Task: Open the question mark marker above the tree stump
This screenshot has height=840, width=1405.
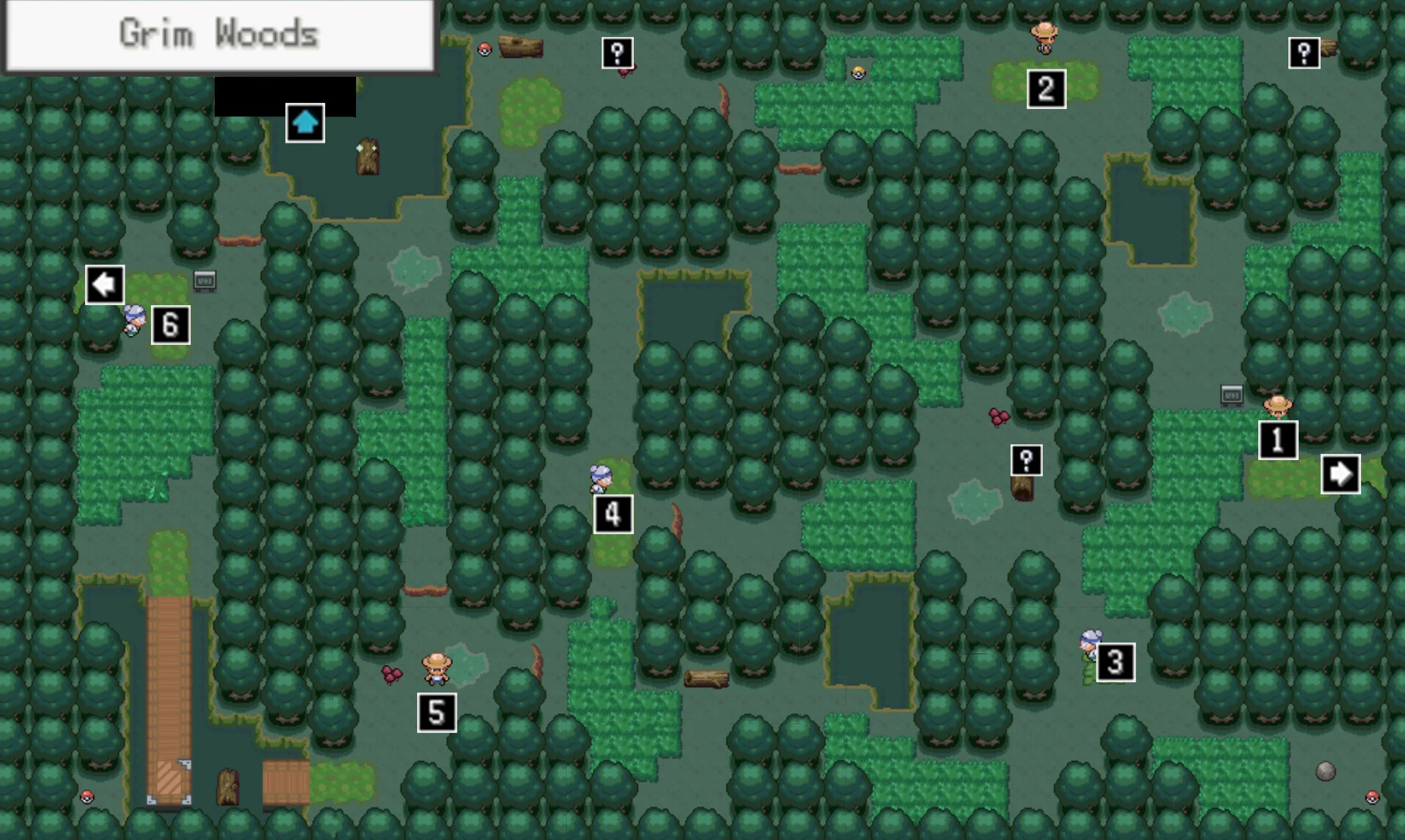Action: tap(1026, 460)
